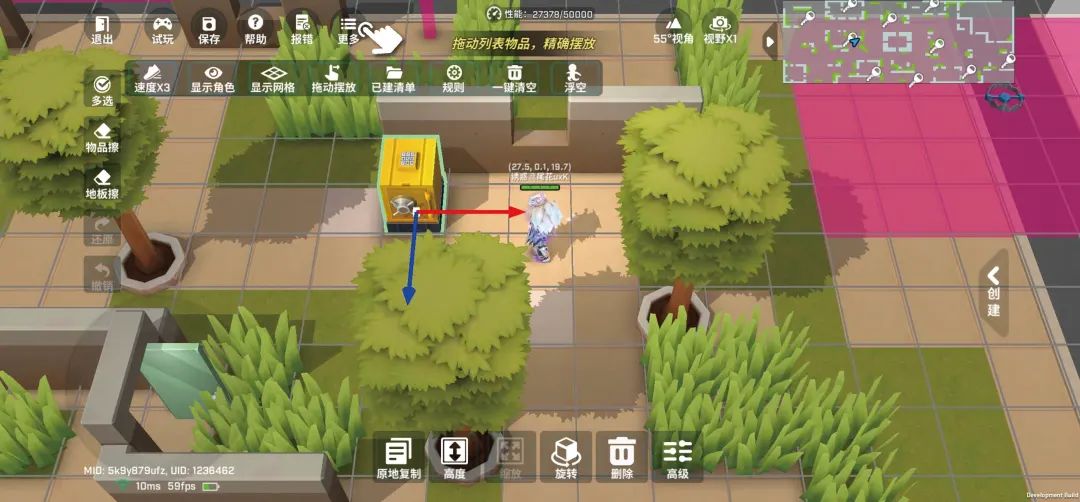The image size is (1080, 502).
Task: Toggle 多选 multi-select mode
Action: click(102, 89)
